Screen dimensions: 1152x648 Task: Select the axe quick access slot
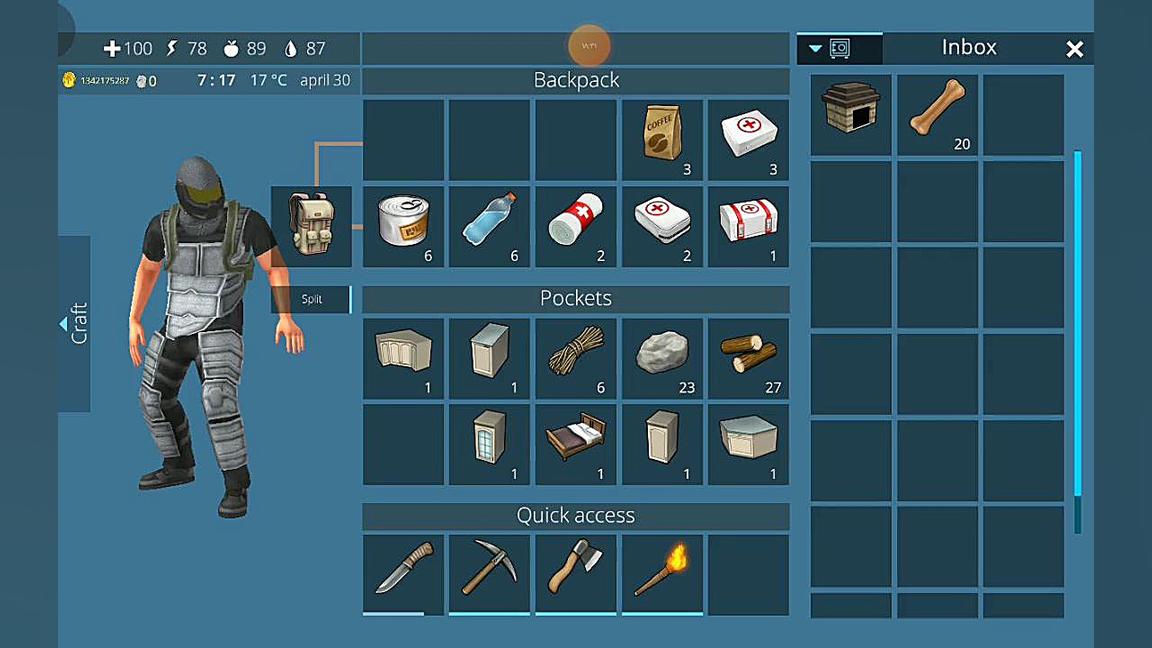point(576,574)
